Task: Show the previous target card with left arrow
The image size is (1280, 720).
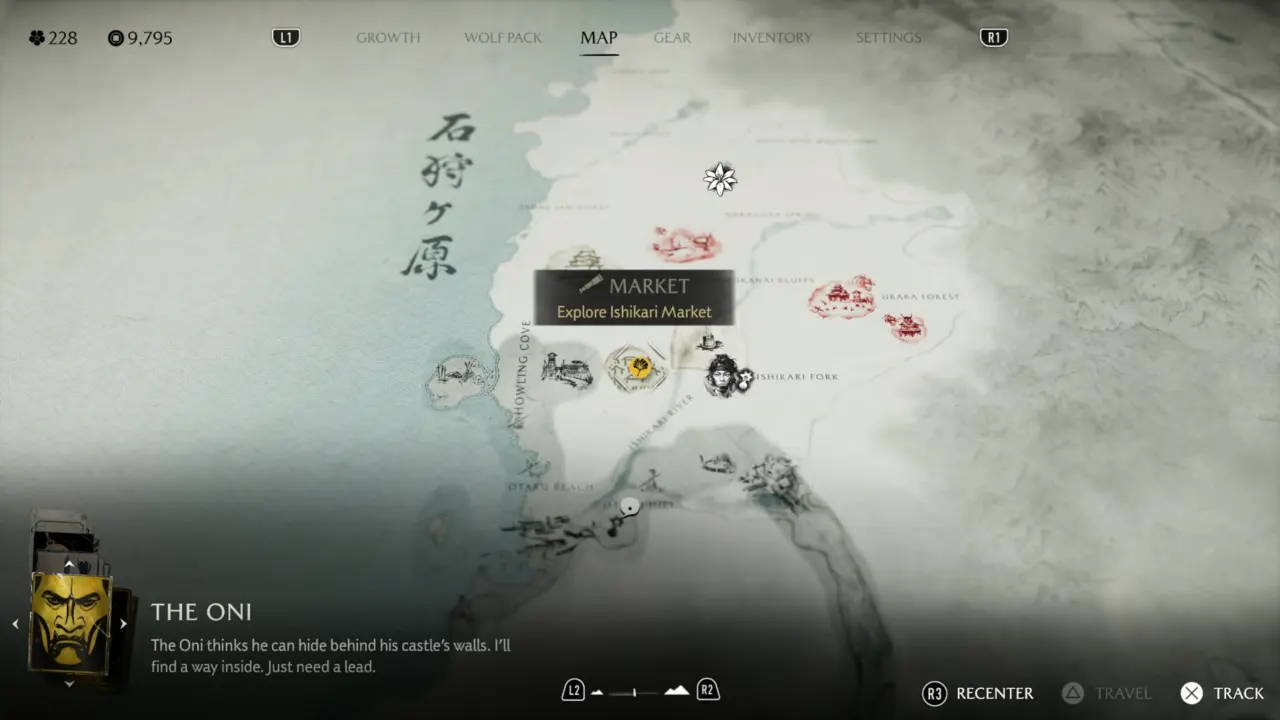Action: pos(15,623)
